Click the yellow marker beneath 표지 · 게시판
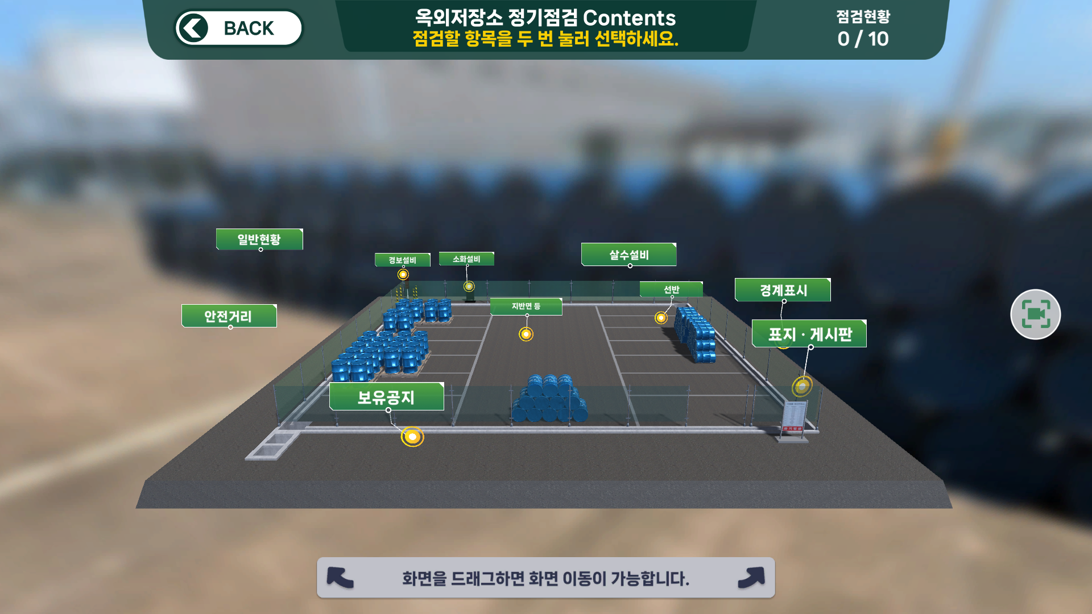Screen dimensions: 1092x614 click(x=802, y=386)
